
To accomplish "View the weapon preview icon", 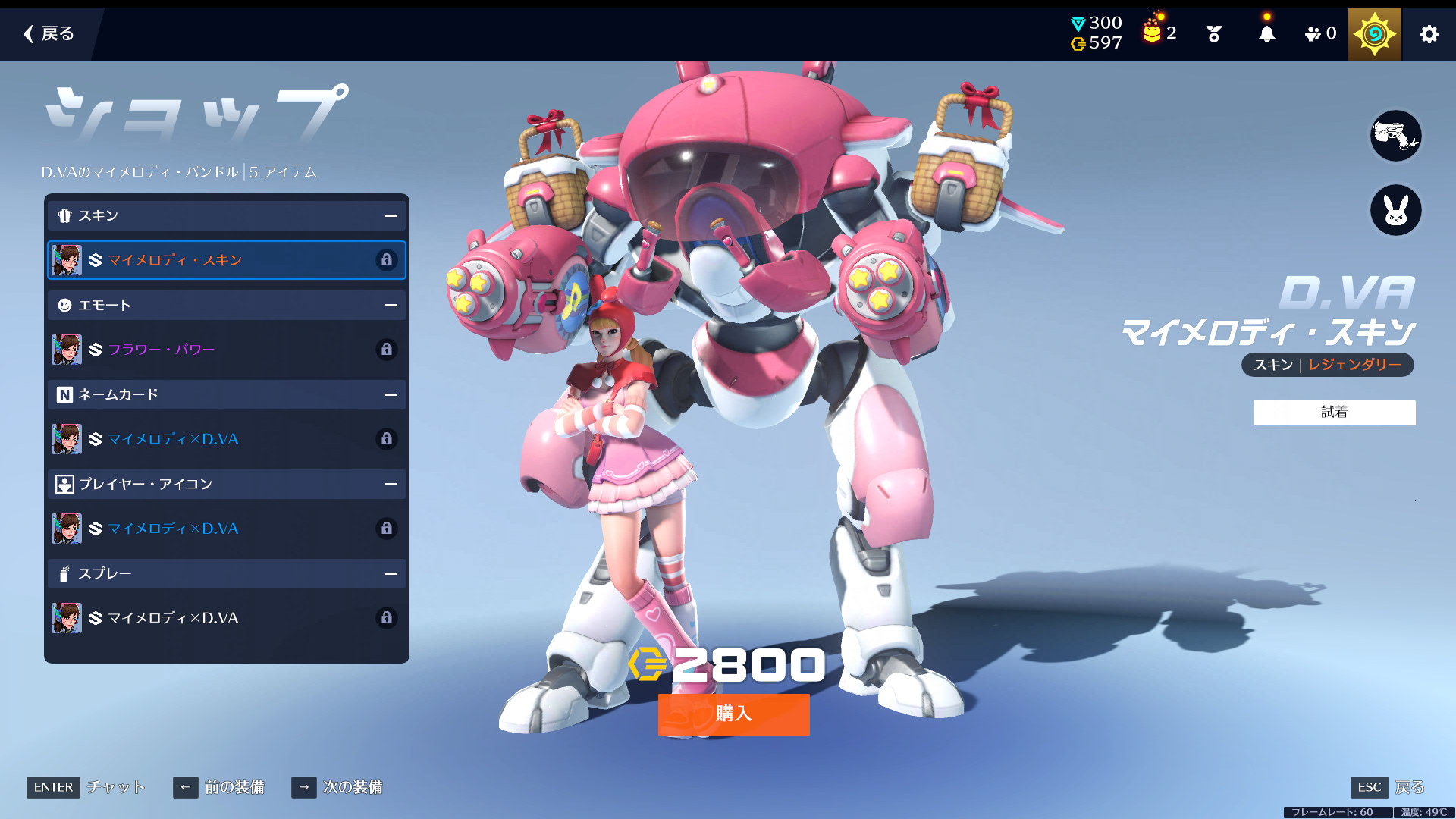I will [x=1395, y=136].
